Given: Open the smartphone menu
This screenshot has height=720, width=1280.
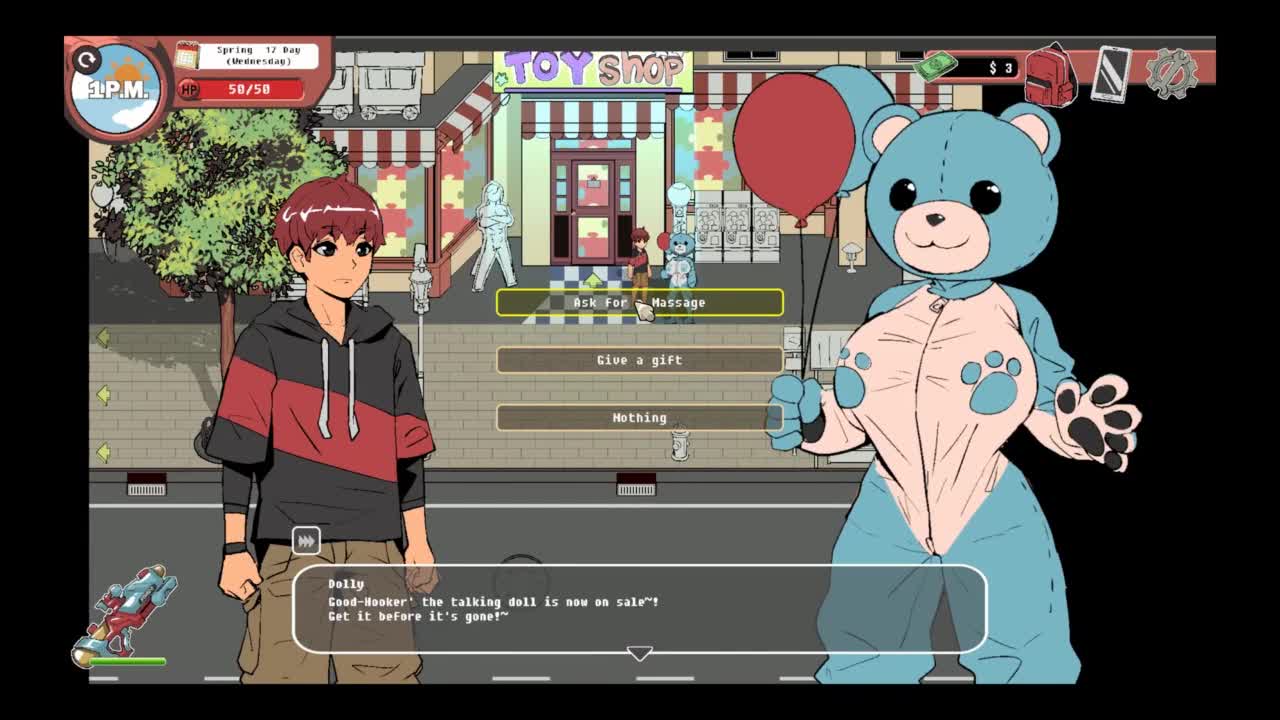Looking at the screenshot, I should (x=1110, y=73).
